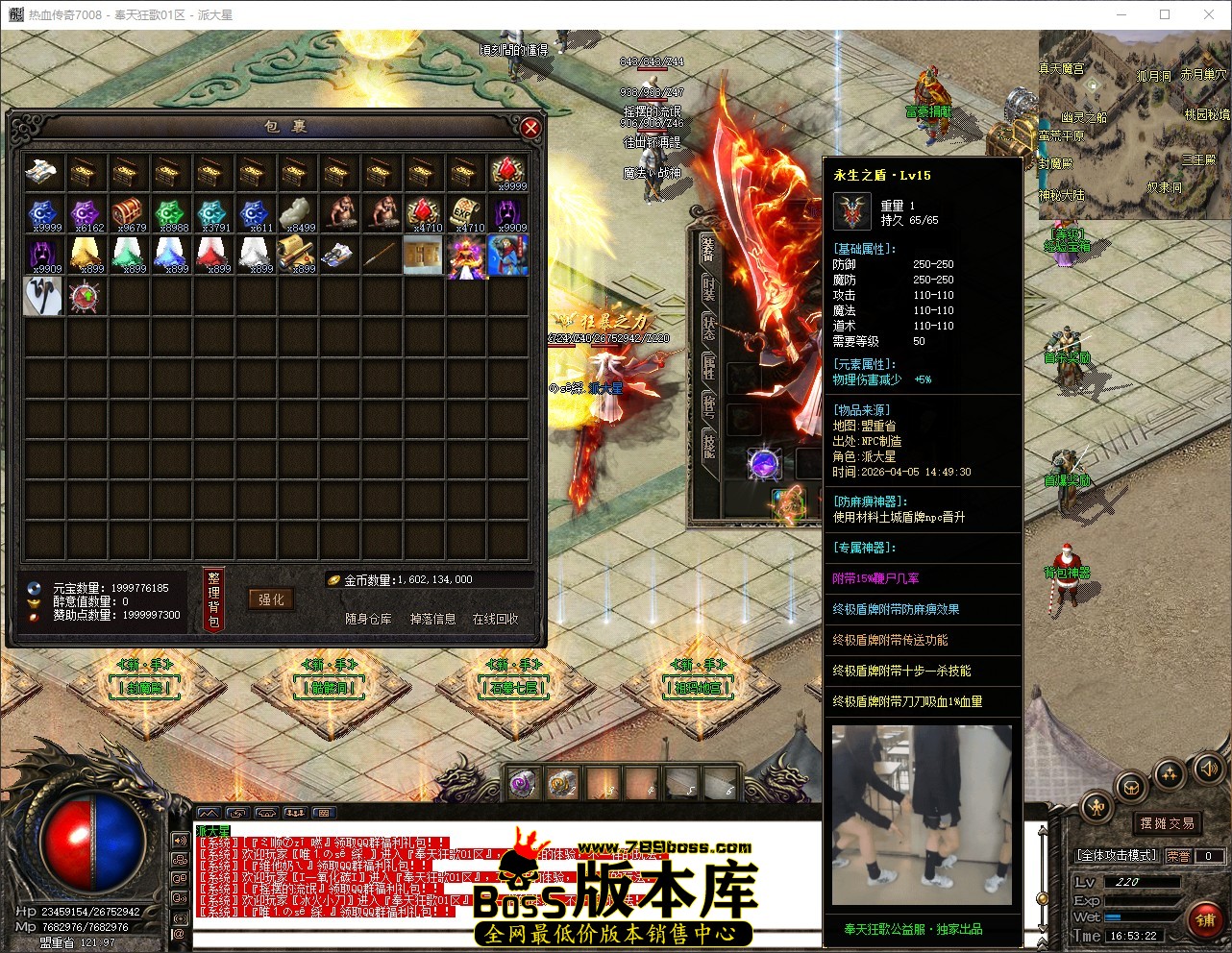The height and width of the screenshot is (953, 1232).
Task: Toggle the @ icon next to the chat area
Action: click(179, 933)
